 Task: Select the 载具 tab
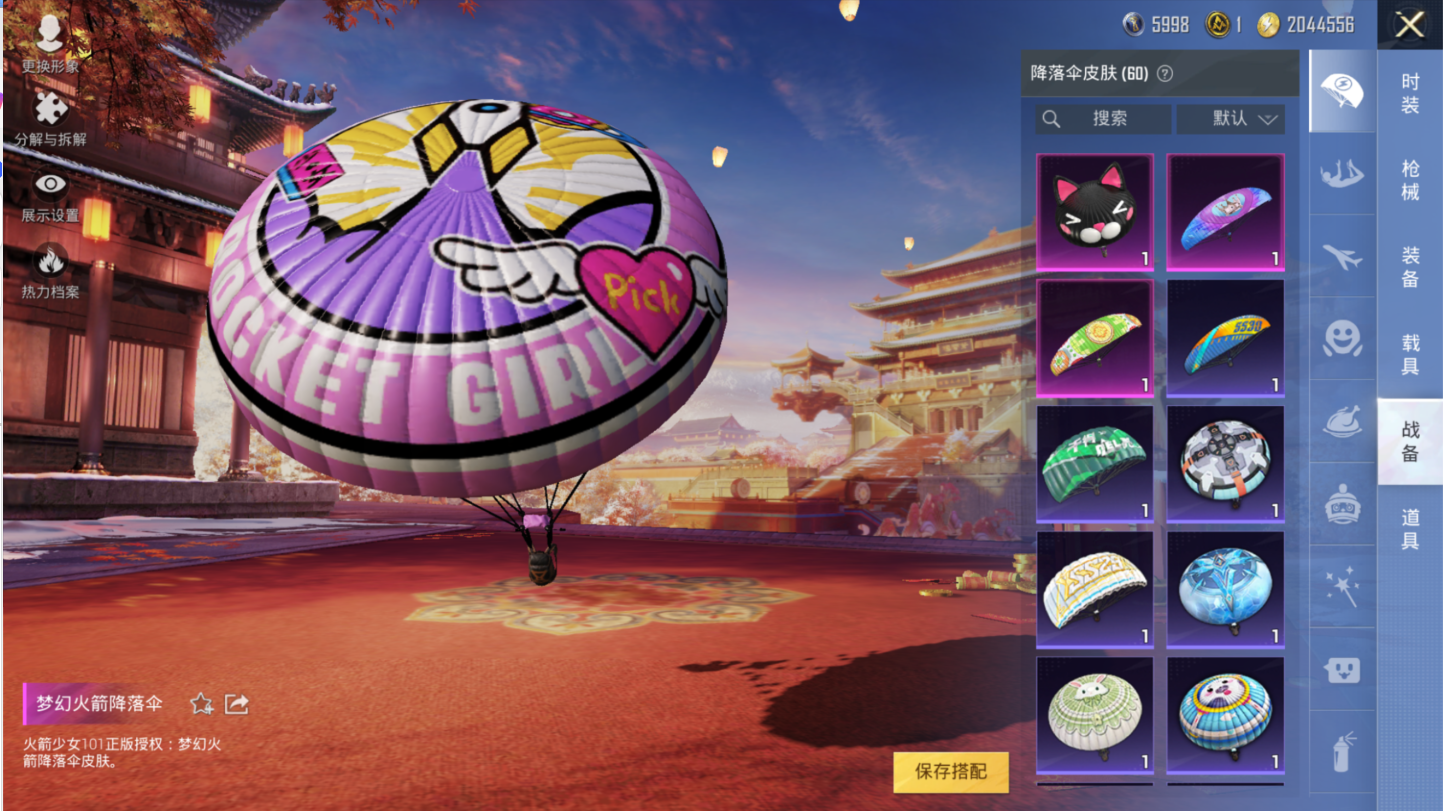click(1410, 354)
